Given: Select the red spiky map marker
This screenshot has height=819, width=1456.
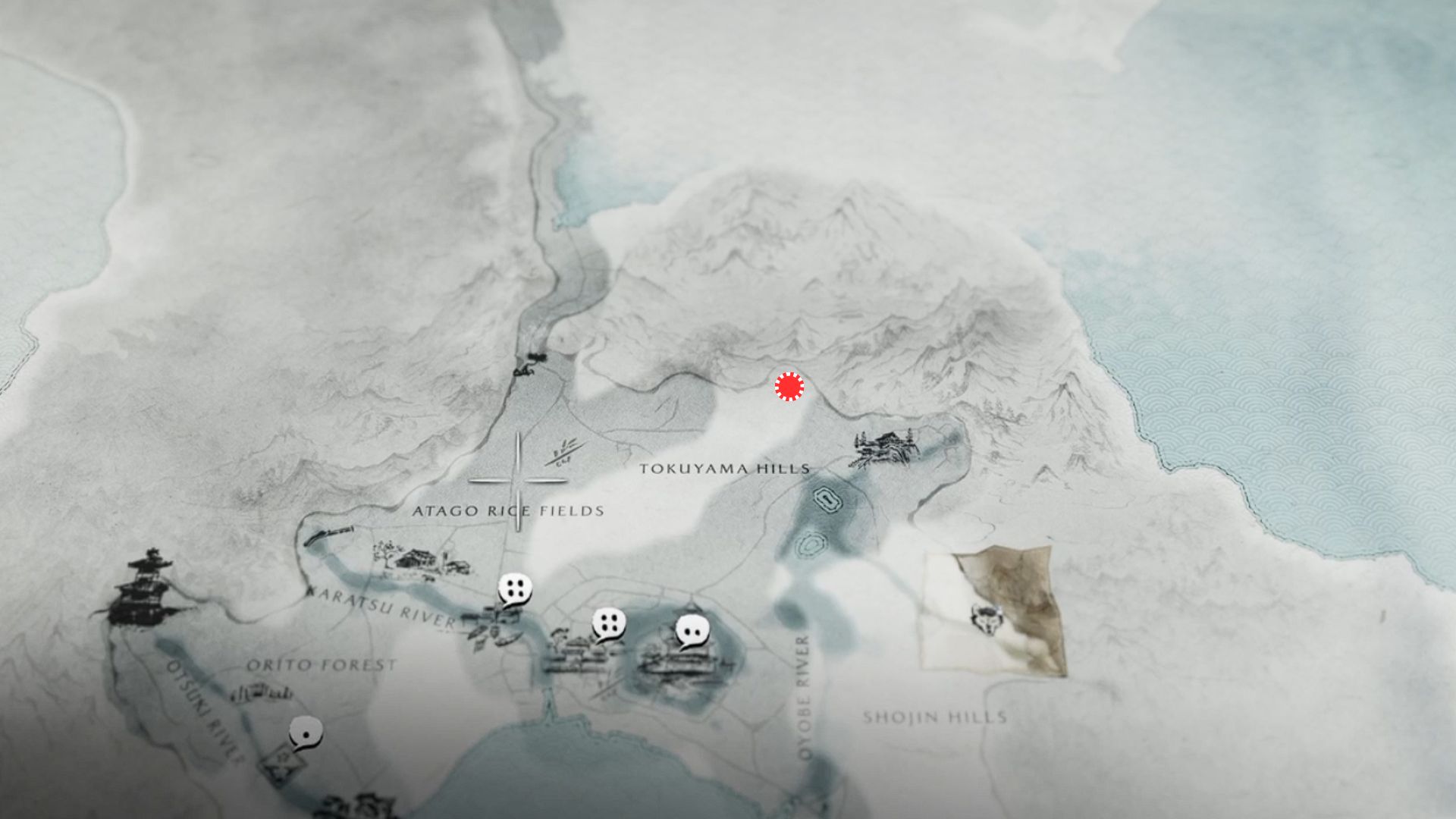Looking at the screenshot, I should [x=789, y=387].
